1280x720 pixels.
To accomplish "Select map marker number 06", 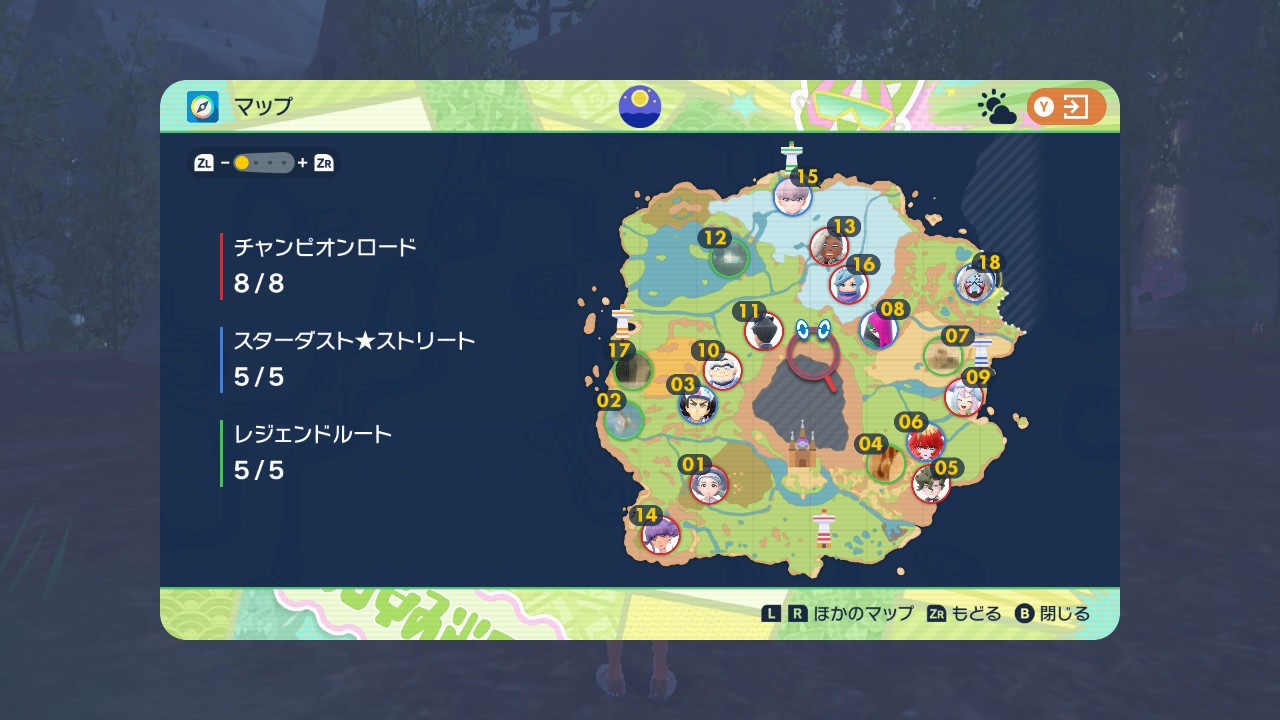I will (x=925, y=441).
